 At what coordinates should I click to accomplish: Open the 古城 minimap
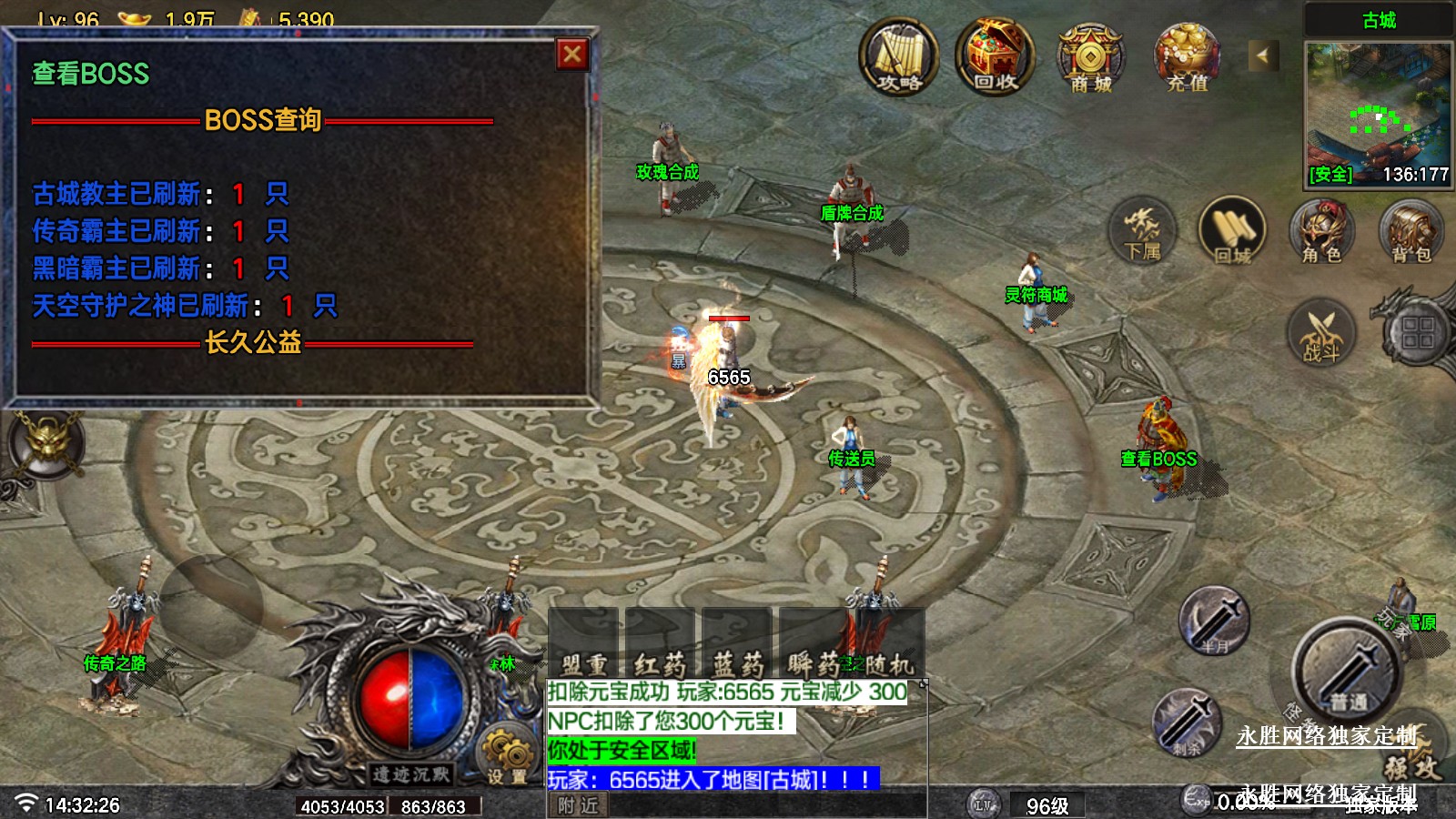point(1378,105)
